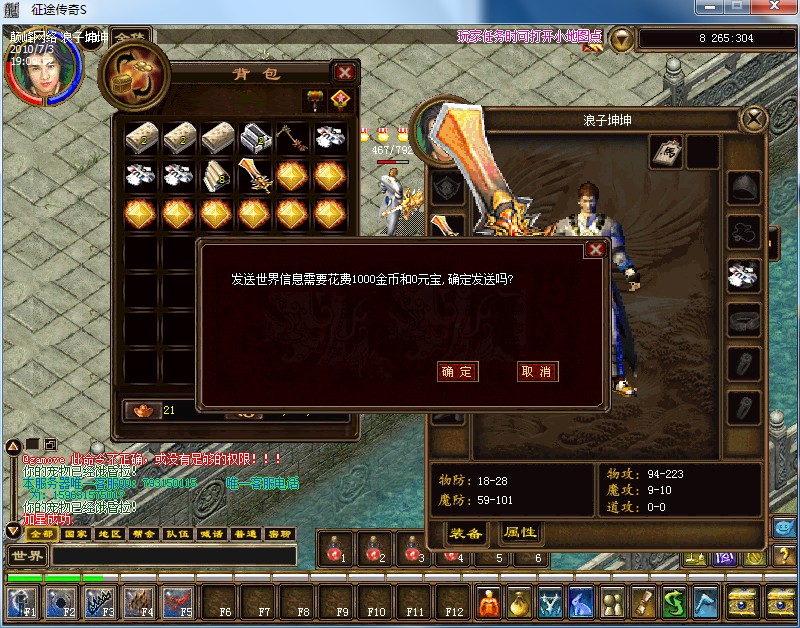This screenshot has height=628, width=800.
Task: Open the 装备 equipment tab
Action: (x=466, y=533)
